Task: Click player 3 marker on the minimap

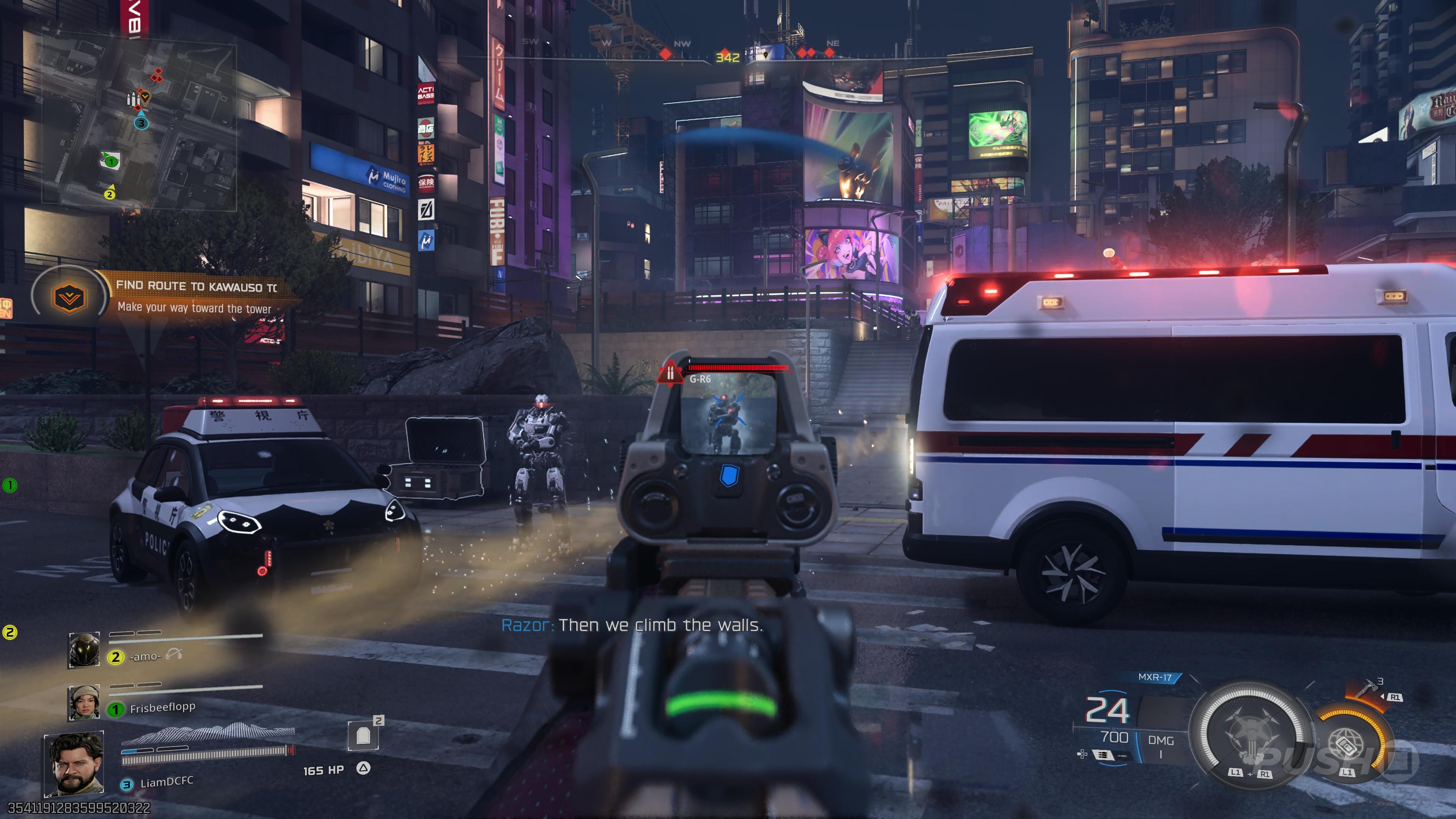Action: tap(141, 122)
